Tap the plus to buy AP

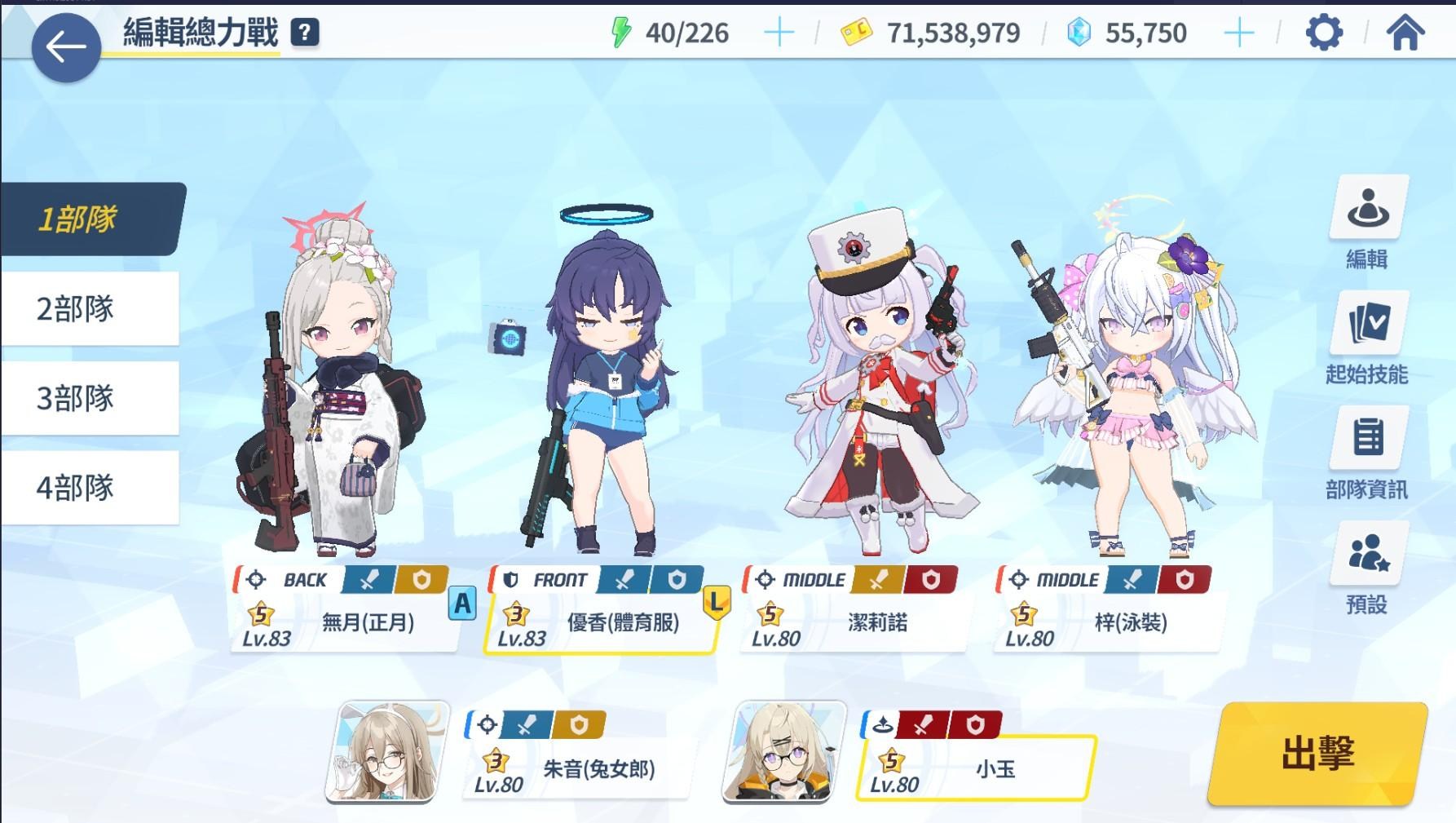779,33
